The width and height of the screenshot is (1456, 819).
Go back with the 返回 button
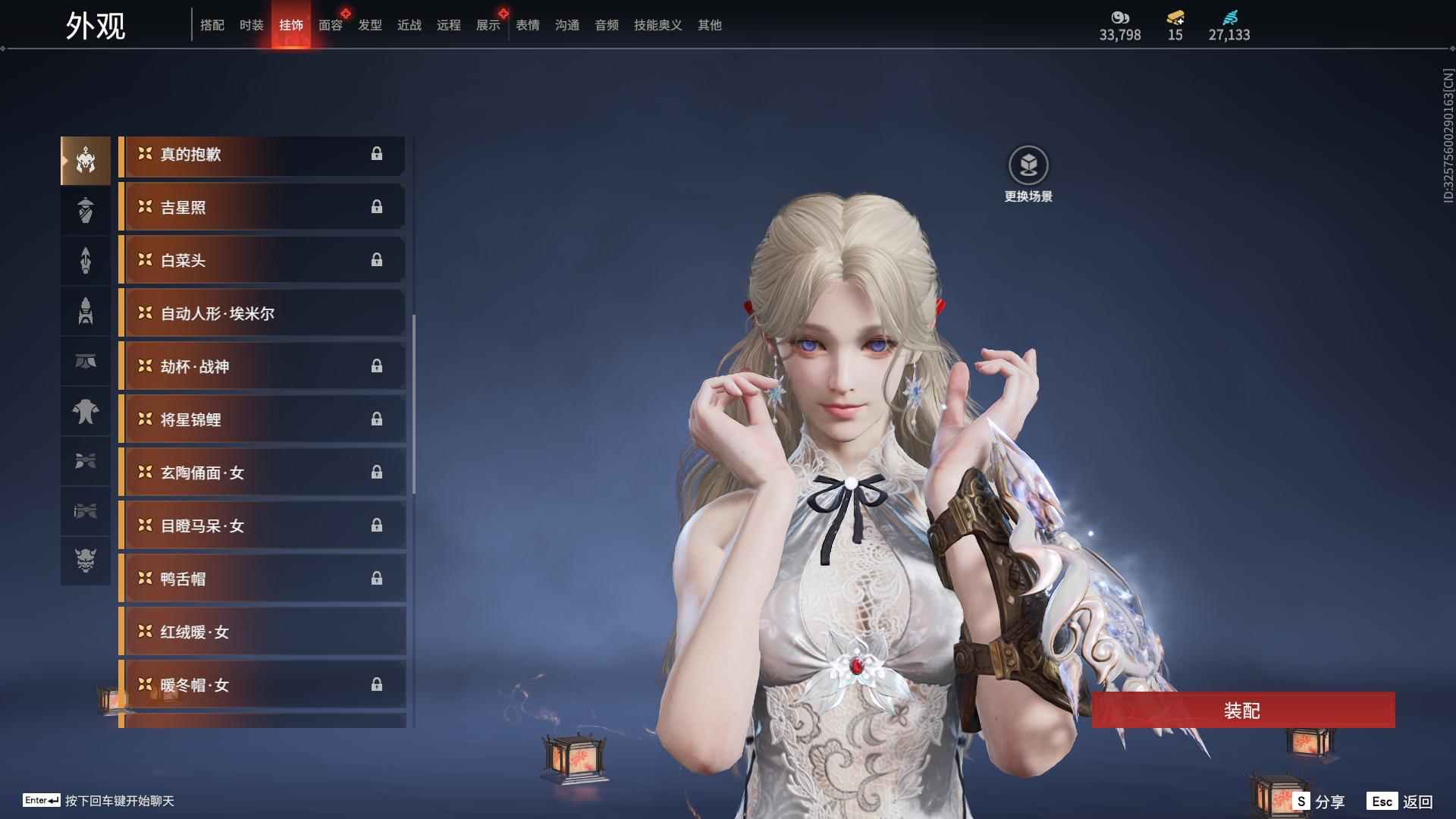pos(1401,802)
